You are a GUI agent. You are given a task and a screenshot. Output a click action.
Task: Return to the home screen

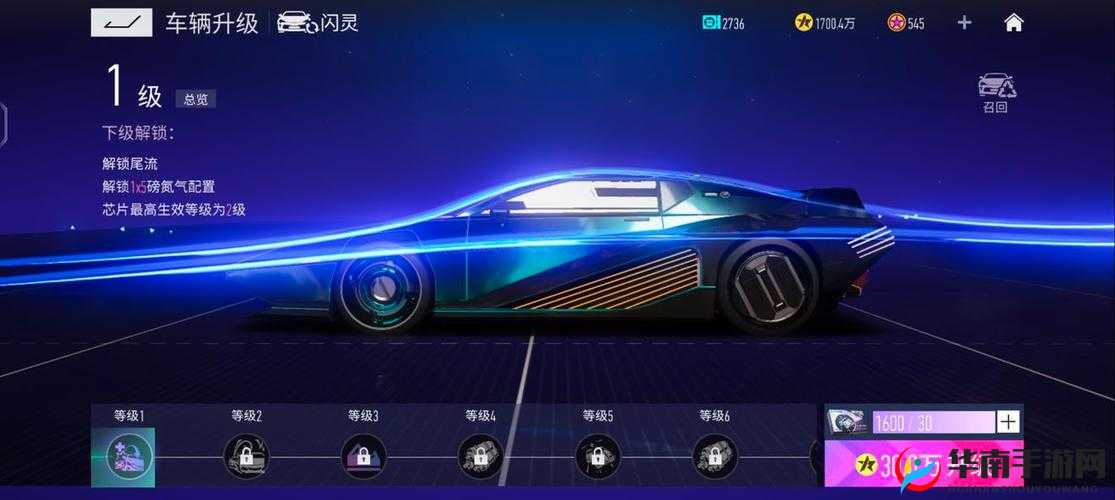tap(1014, 22)
